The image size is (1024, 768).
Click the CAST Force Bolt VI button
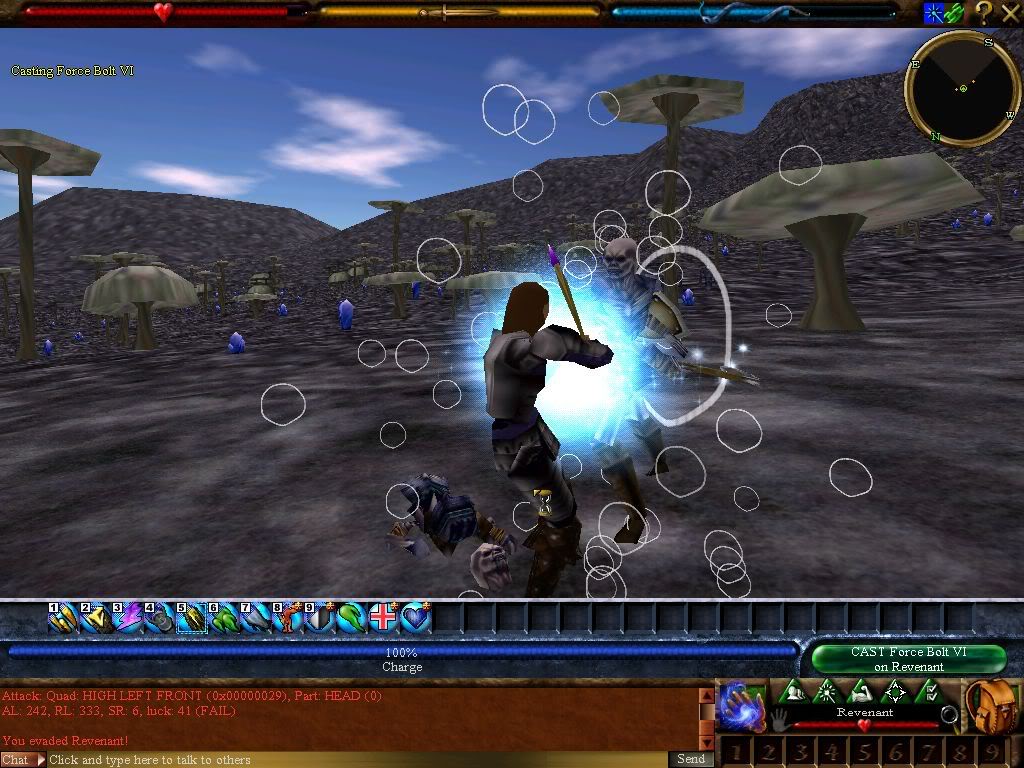[x=908, y=659]
